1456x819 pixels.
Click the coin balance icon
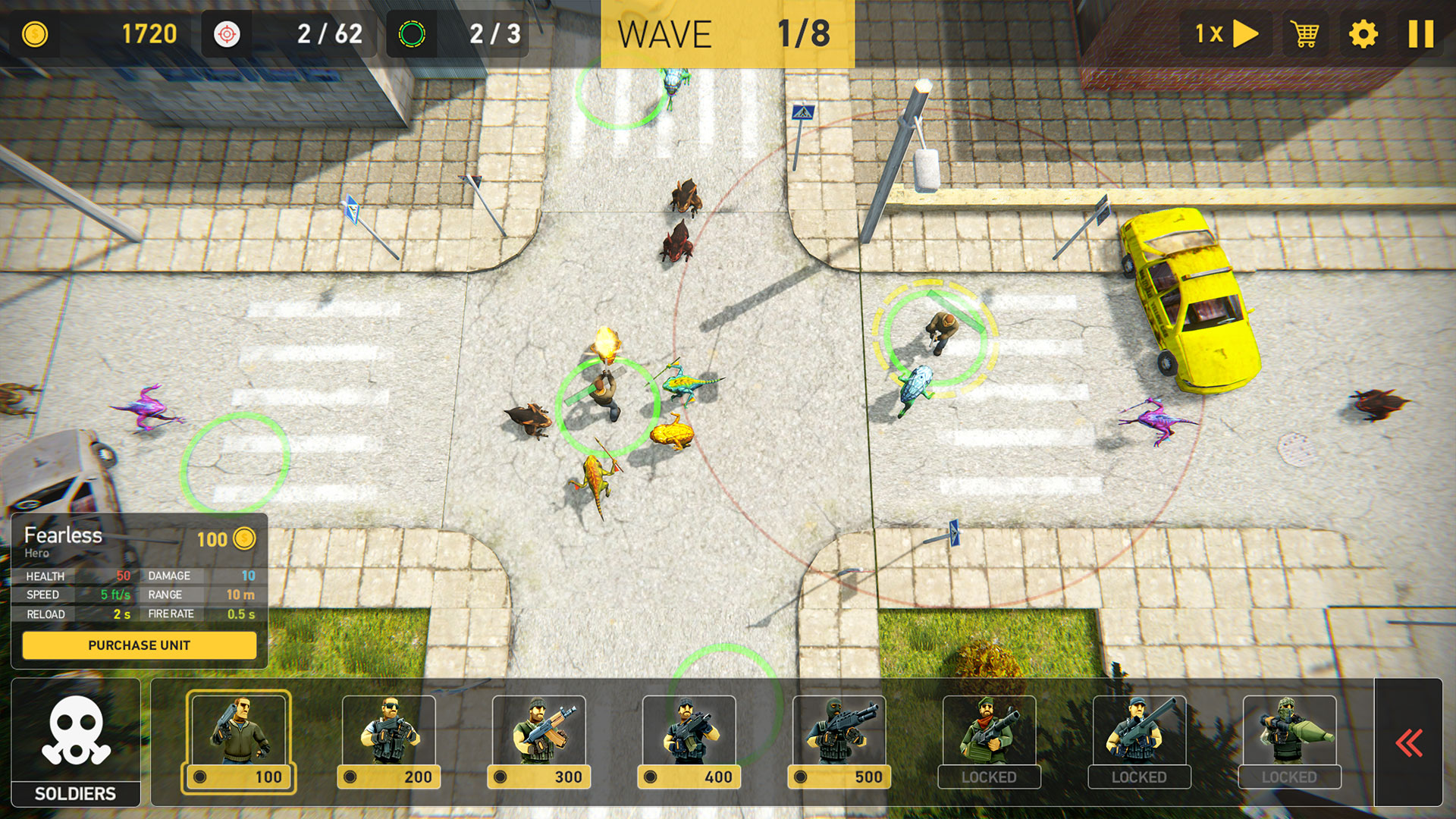34,33
